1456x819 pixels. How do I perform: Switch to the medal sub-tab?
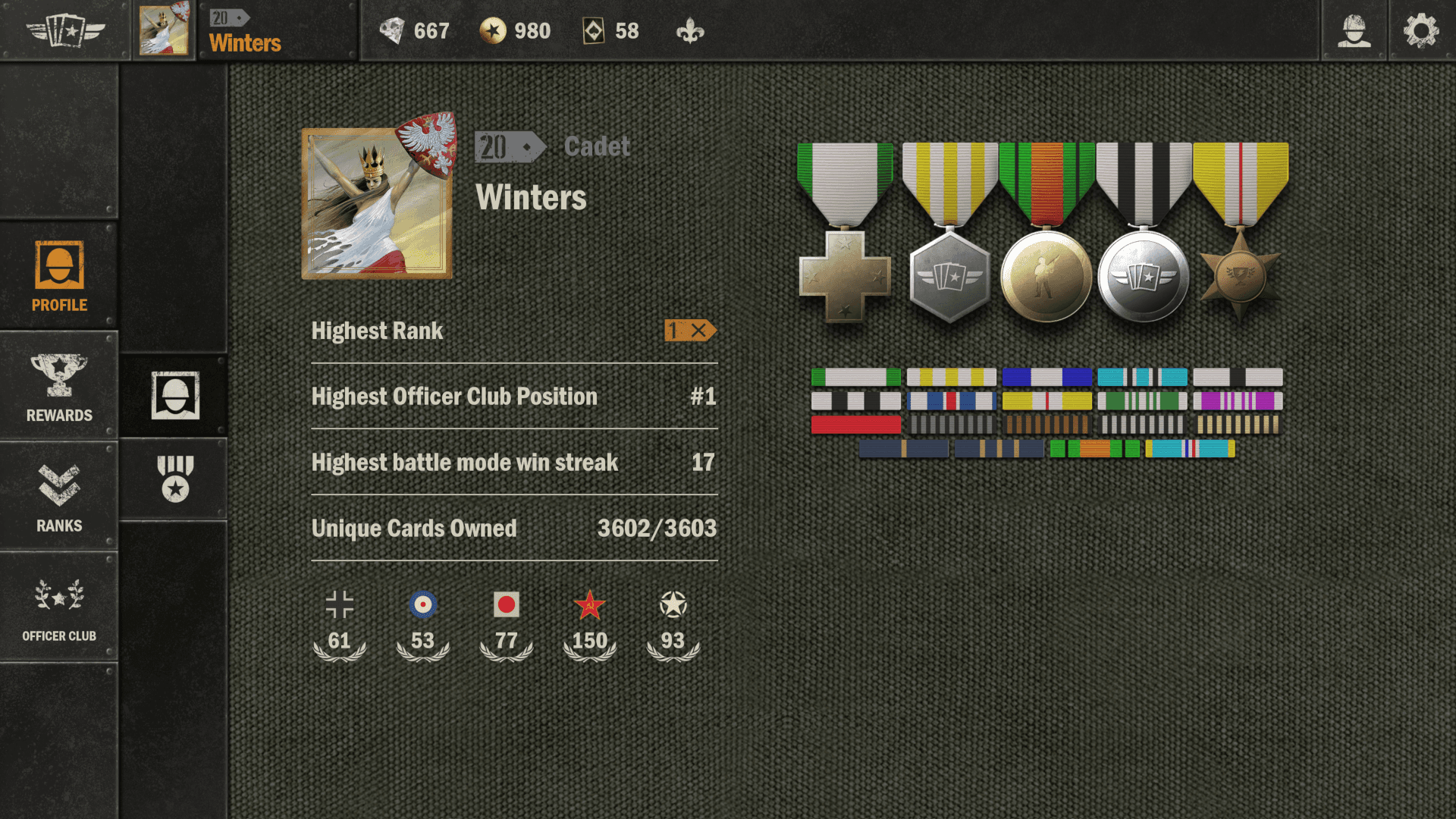click(175, 479)
